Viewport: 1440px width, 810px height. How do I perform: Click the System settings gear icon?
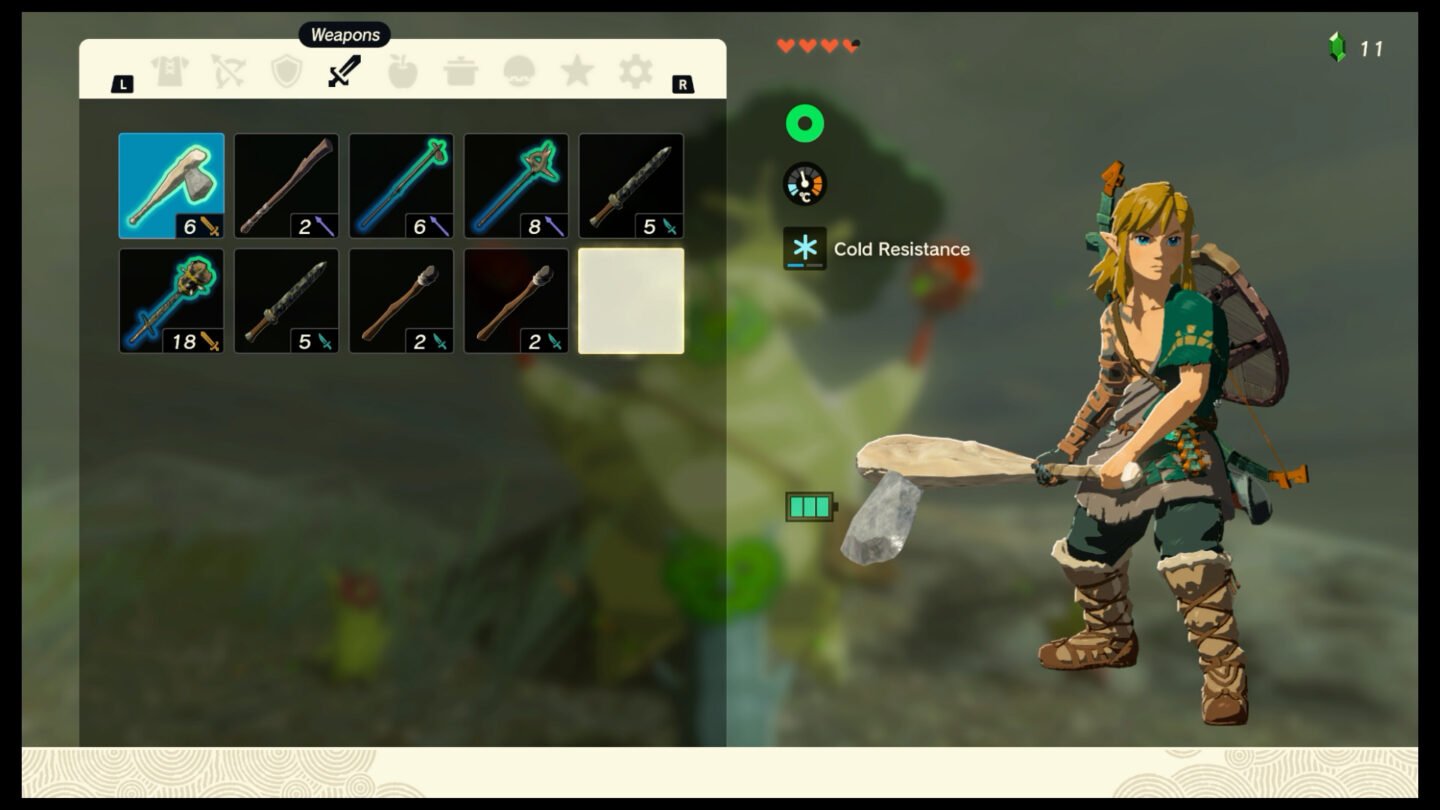pyautogui.click(x=634, y=72)
